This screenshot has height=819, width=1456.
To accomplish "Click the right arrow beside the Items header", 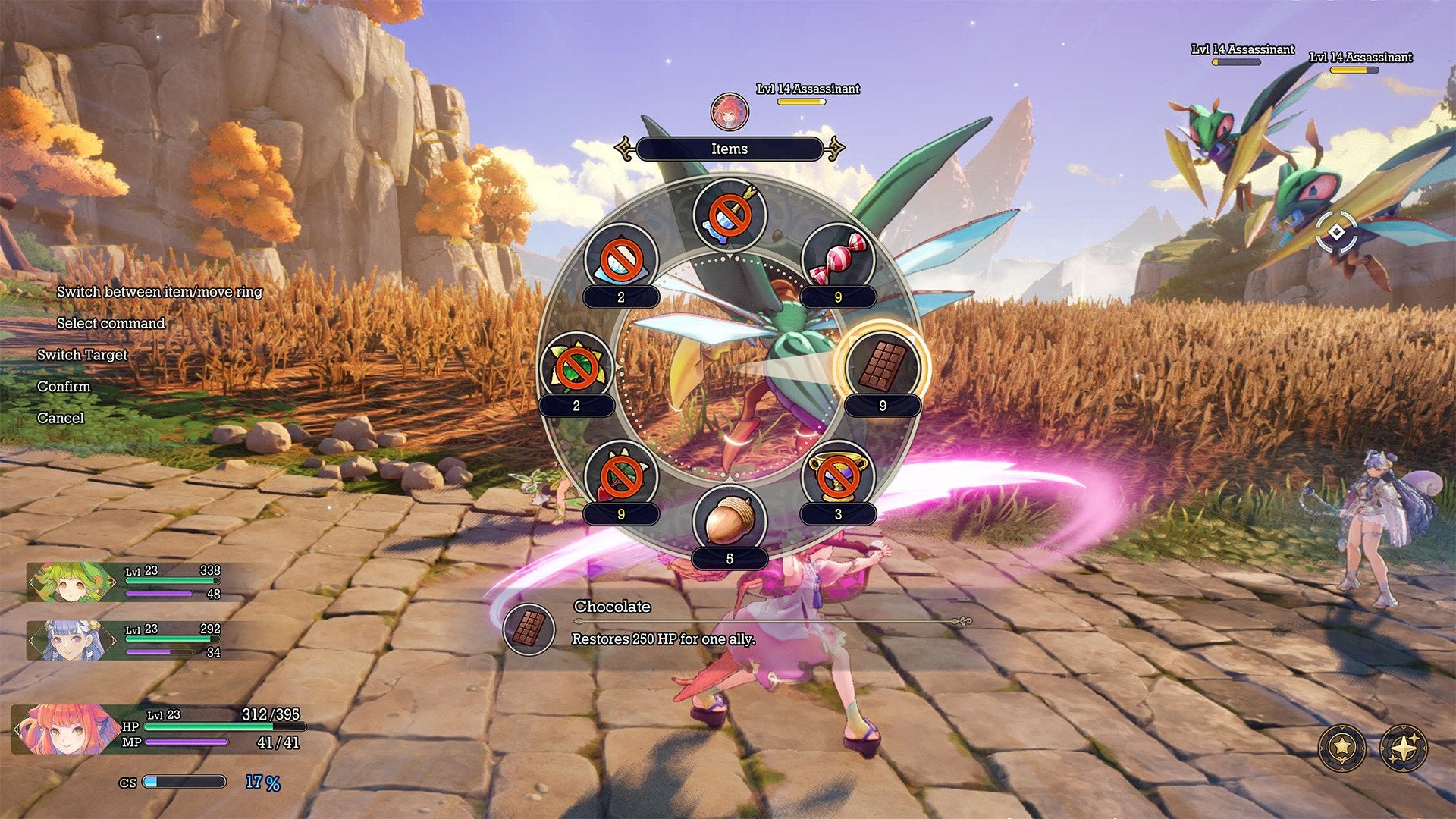I will 836,149.
